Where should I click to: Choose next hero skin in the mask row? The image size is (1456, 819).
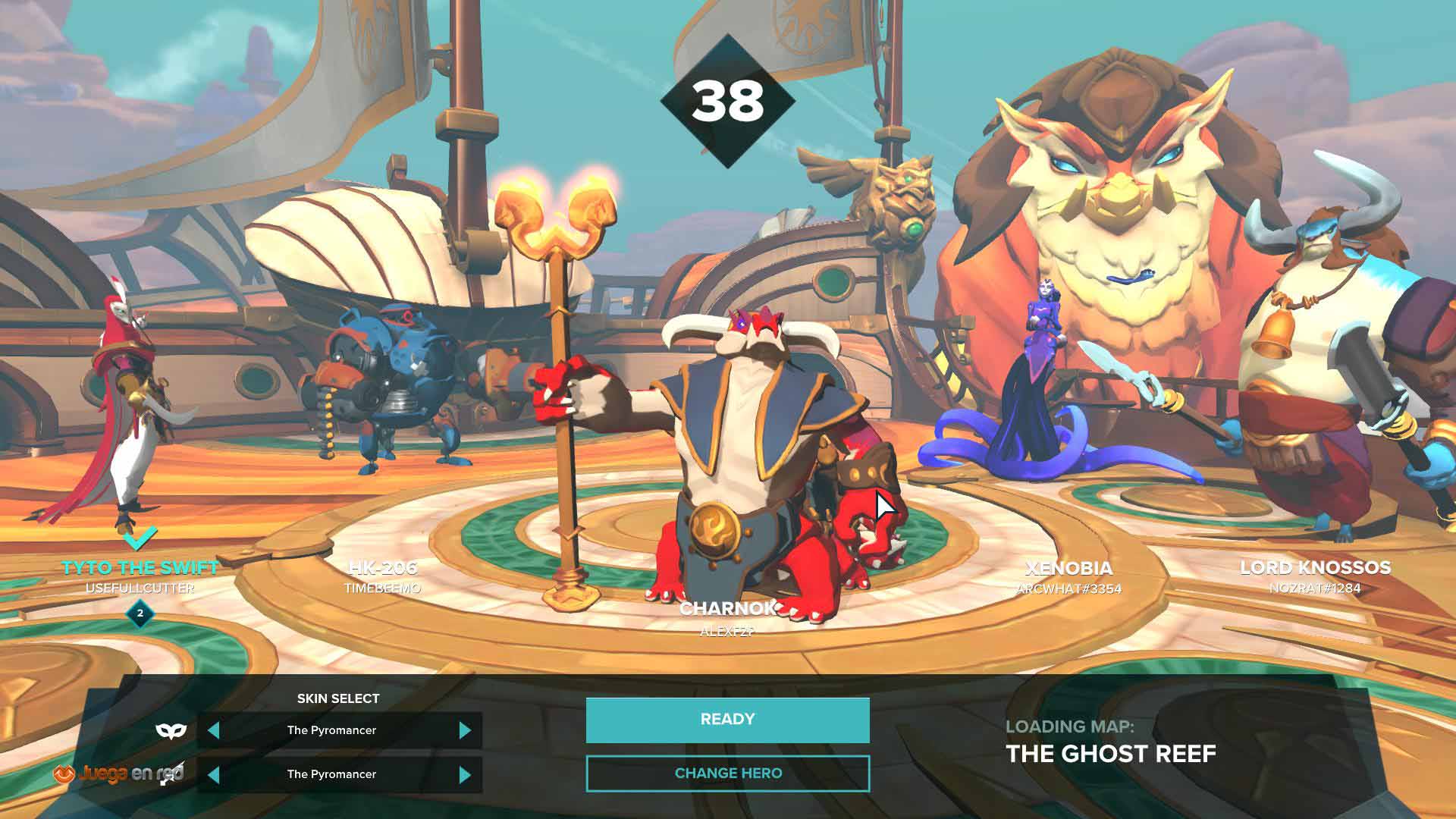465,730
